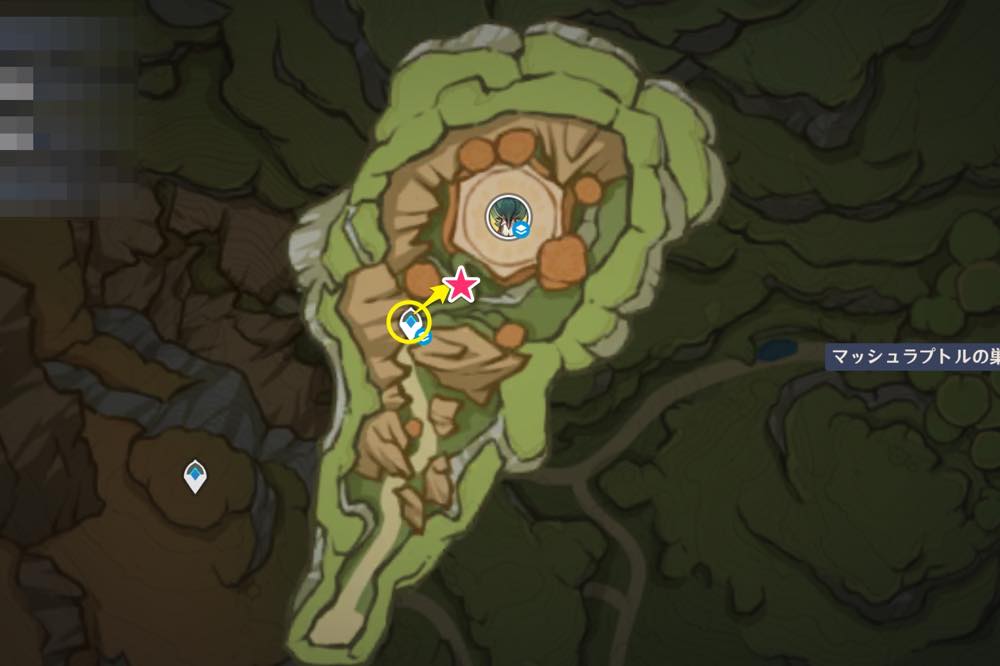The image size is (1000, 666).
Task: Select the teleport waypoint circled in yellow
Action: click(410, 323)
